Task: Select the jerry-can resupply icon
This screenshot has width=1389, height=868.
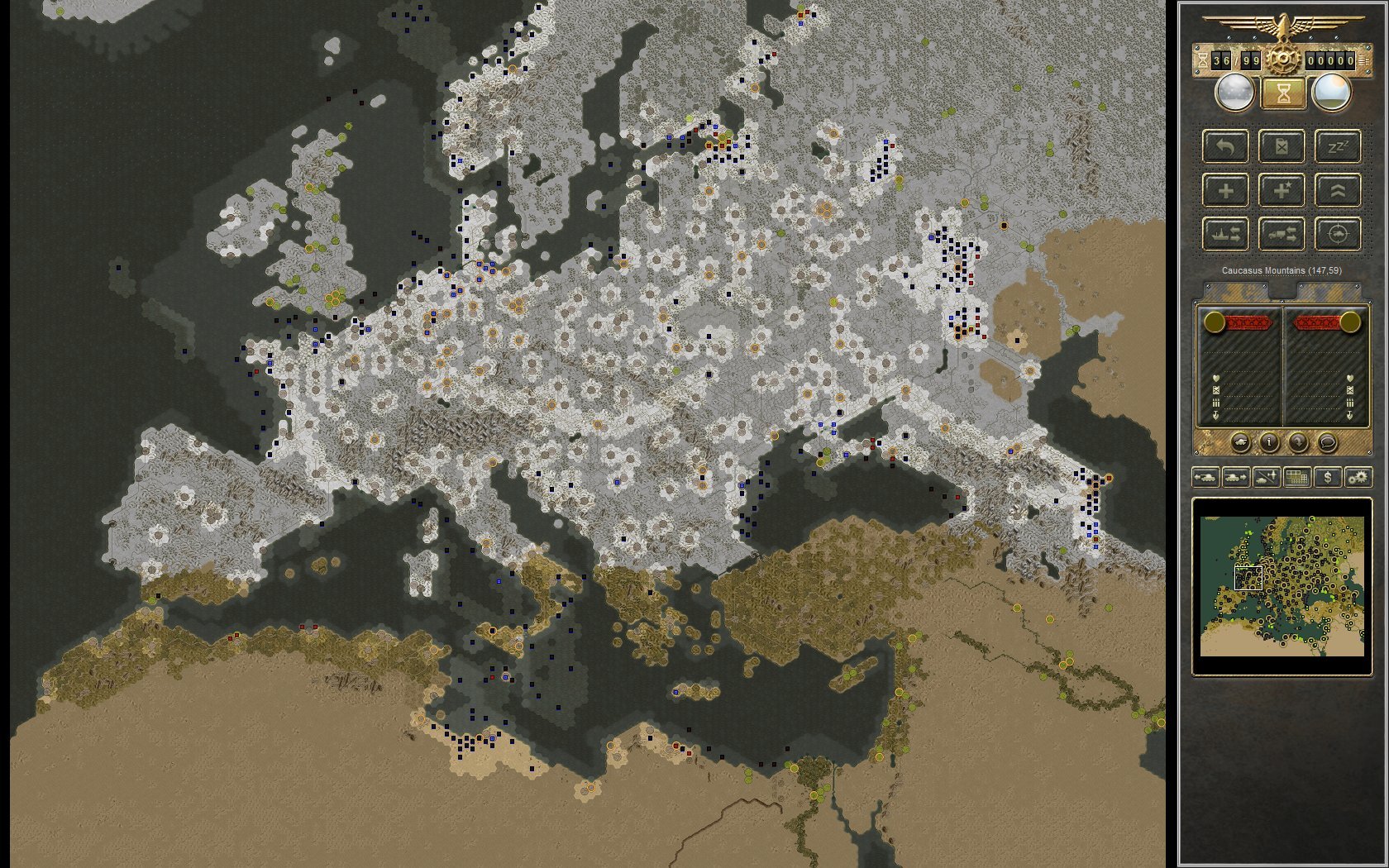Action: point(1281,147)
